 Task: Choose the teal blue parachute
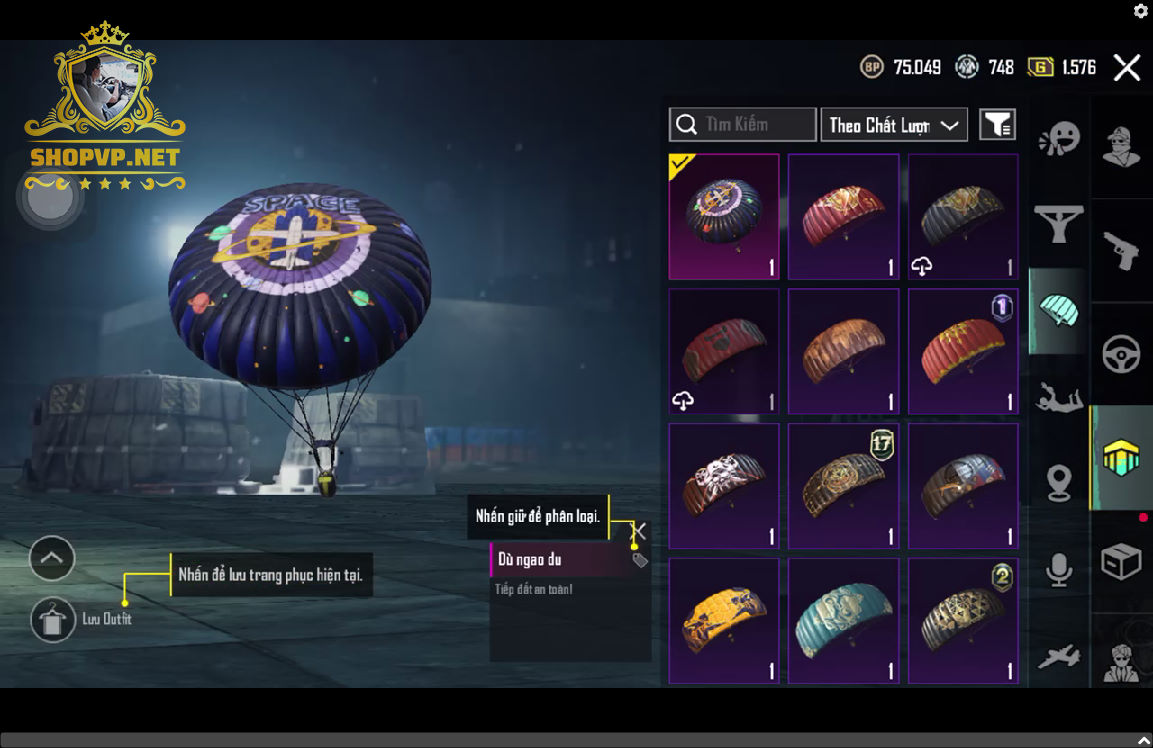point(843,620)
